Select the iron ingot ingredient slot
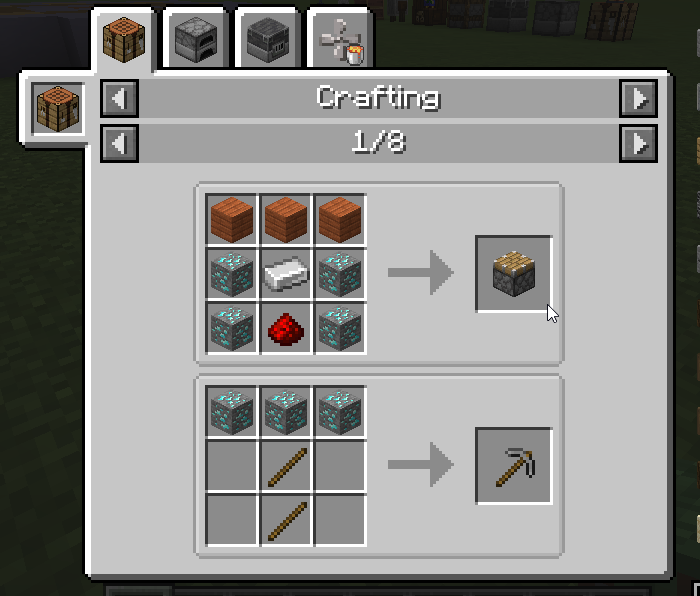Screen dimensions: 700x596 click(286, 273)
